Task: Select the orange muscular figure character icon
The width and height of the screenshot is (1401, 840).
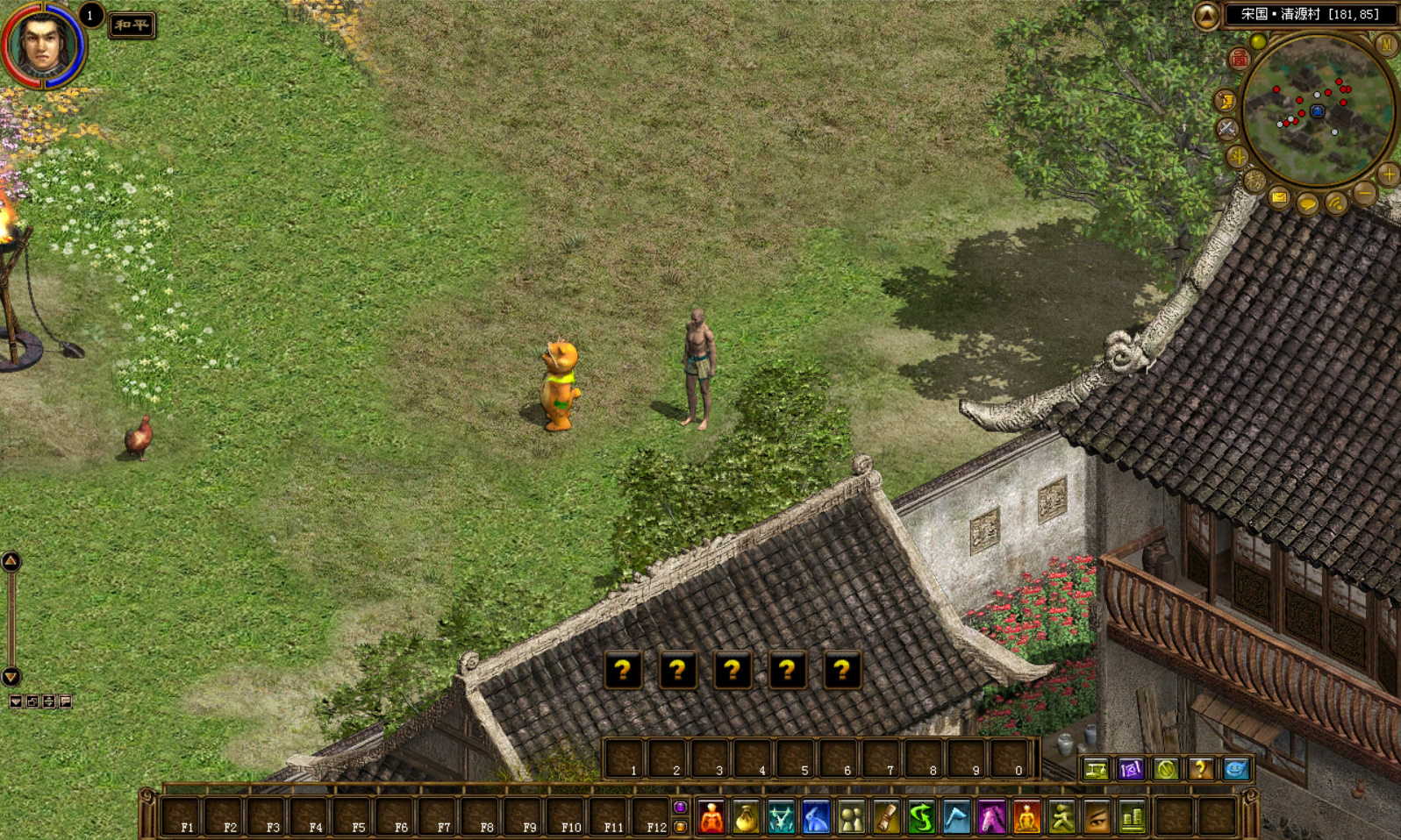Action: tap(711, 818)
